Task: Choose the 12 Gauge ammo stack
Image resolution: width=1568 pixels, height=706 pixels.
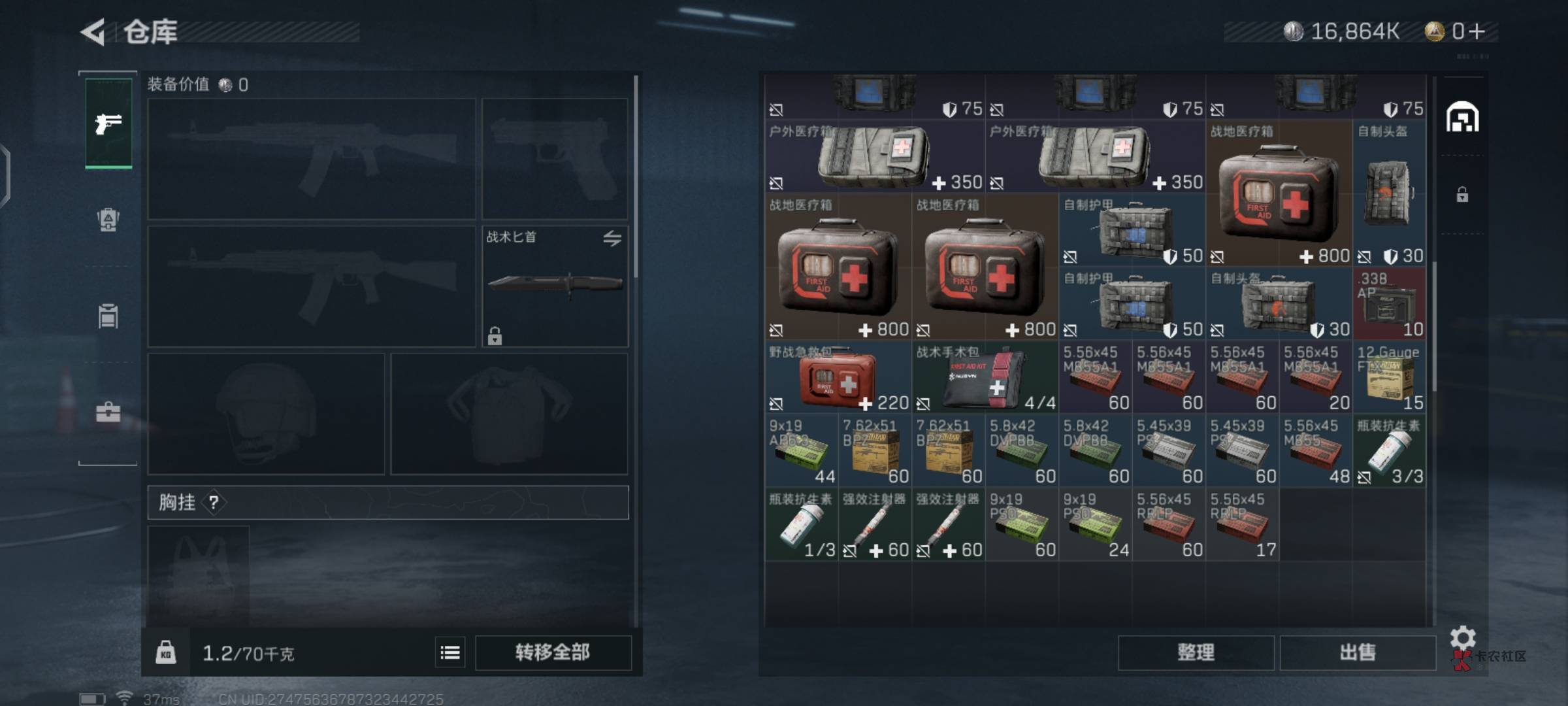Action: click(1389, 378)
